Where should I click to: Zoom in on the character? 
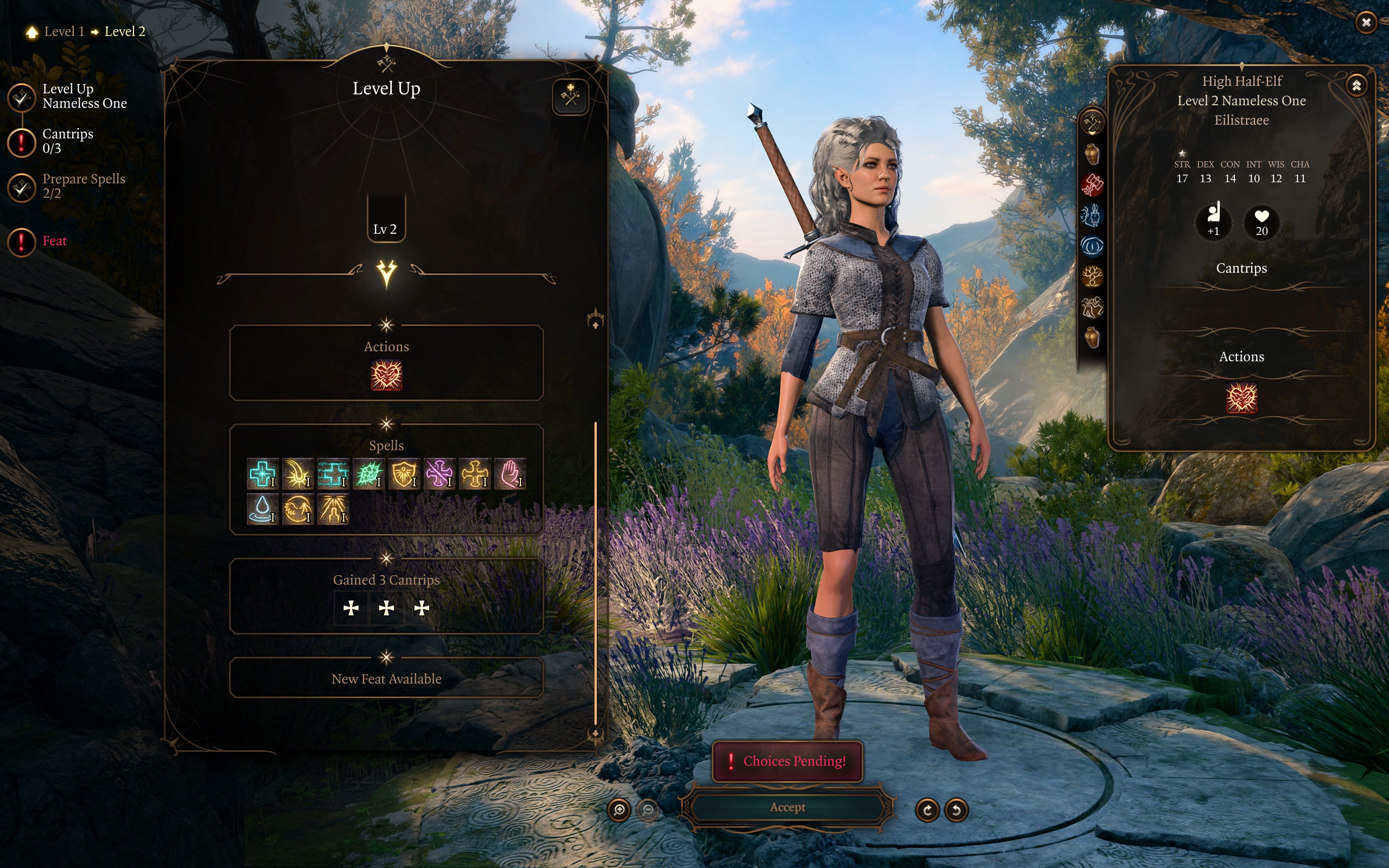pyautogui.click(x=619, y=809)
